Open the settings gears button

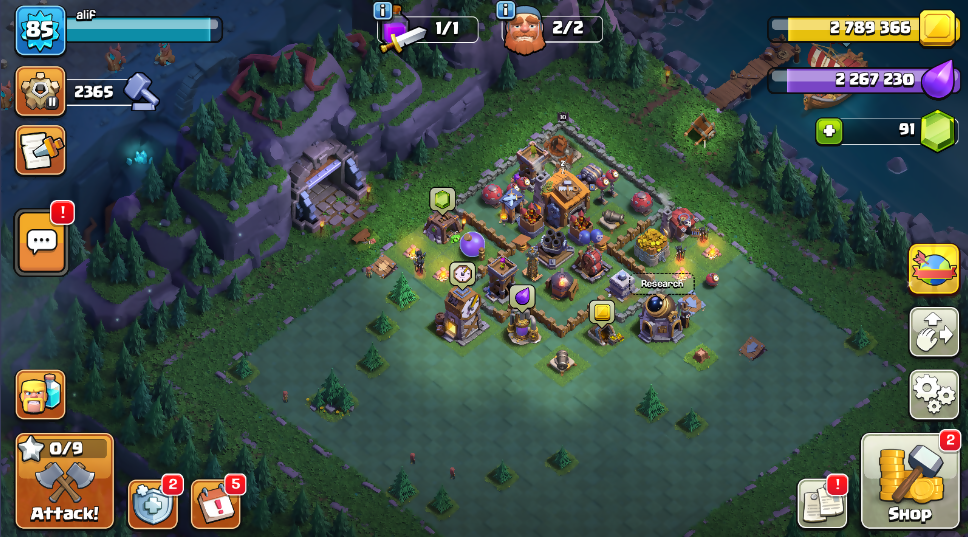(934, 394)
